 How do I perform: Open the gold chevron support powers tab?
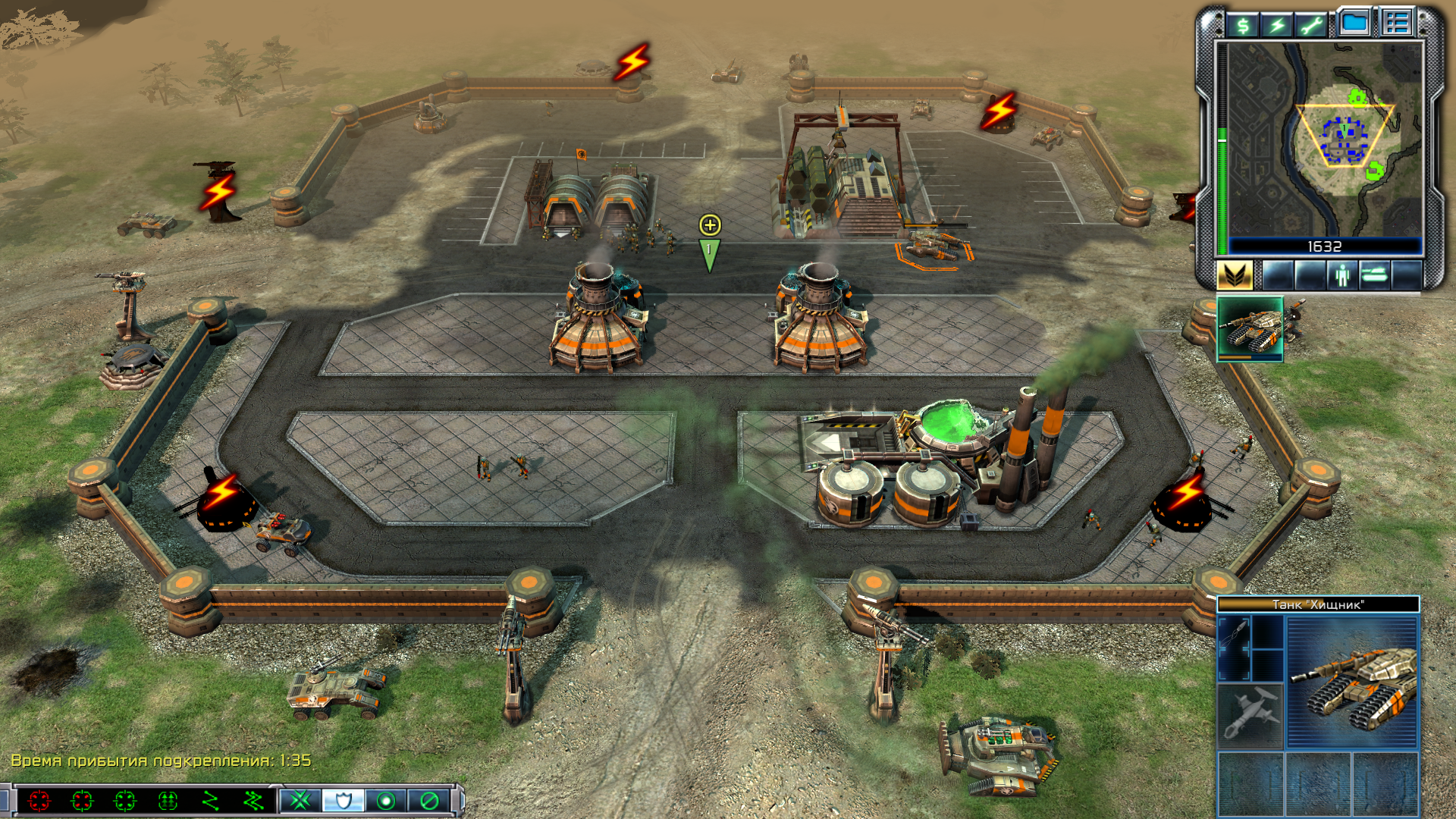coord(1235,275)
